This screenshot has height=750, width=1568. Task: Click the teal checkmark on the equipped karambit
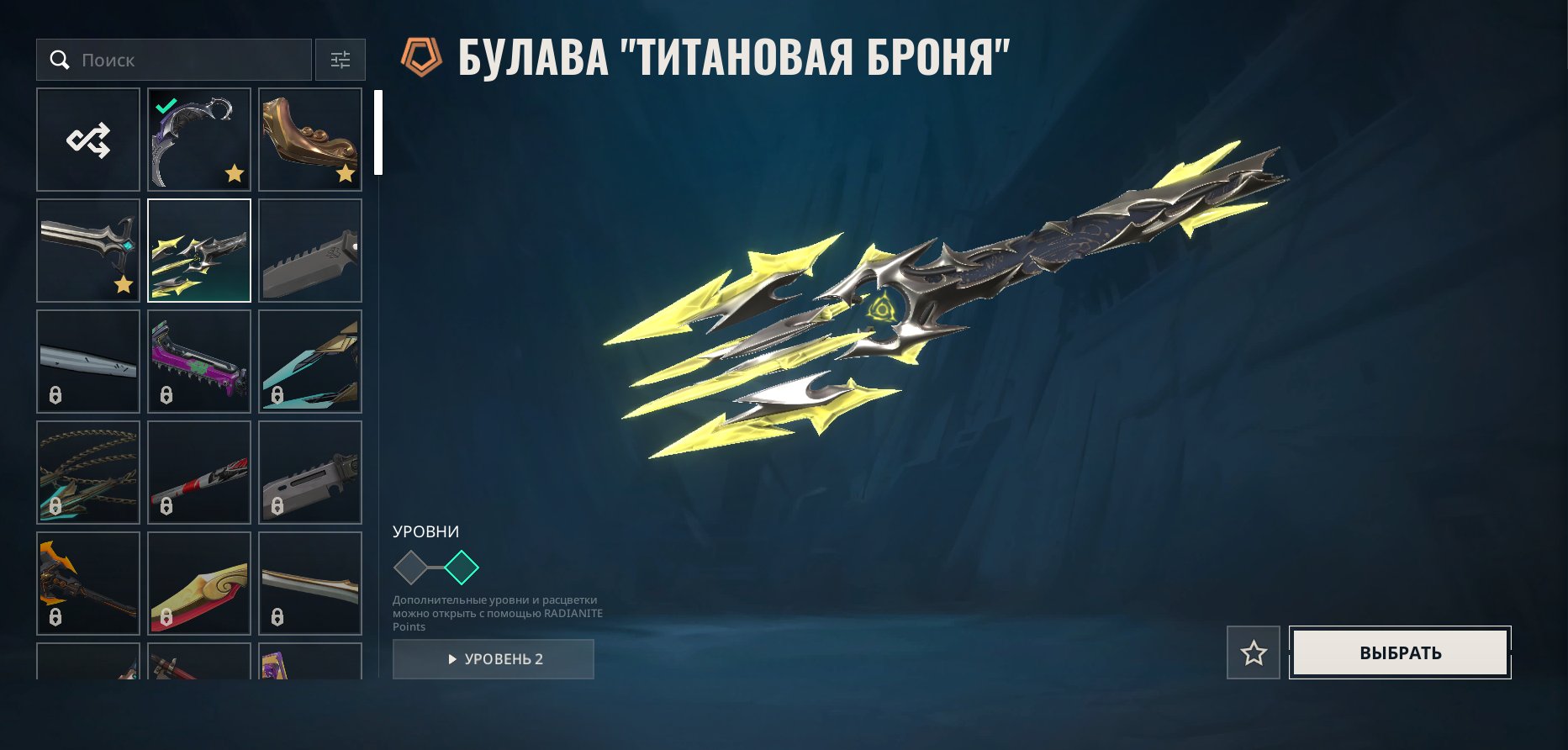pos(165,107)
